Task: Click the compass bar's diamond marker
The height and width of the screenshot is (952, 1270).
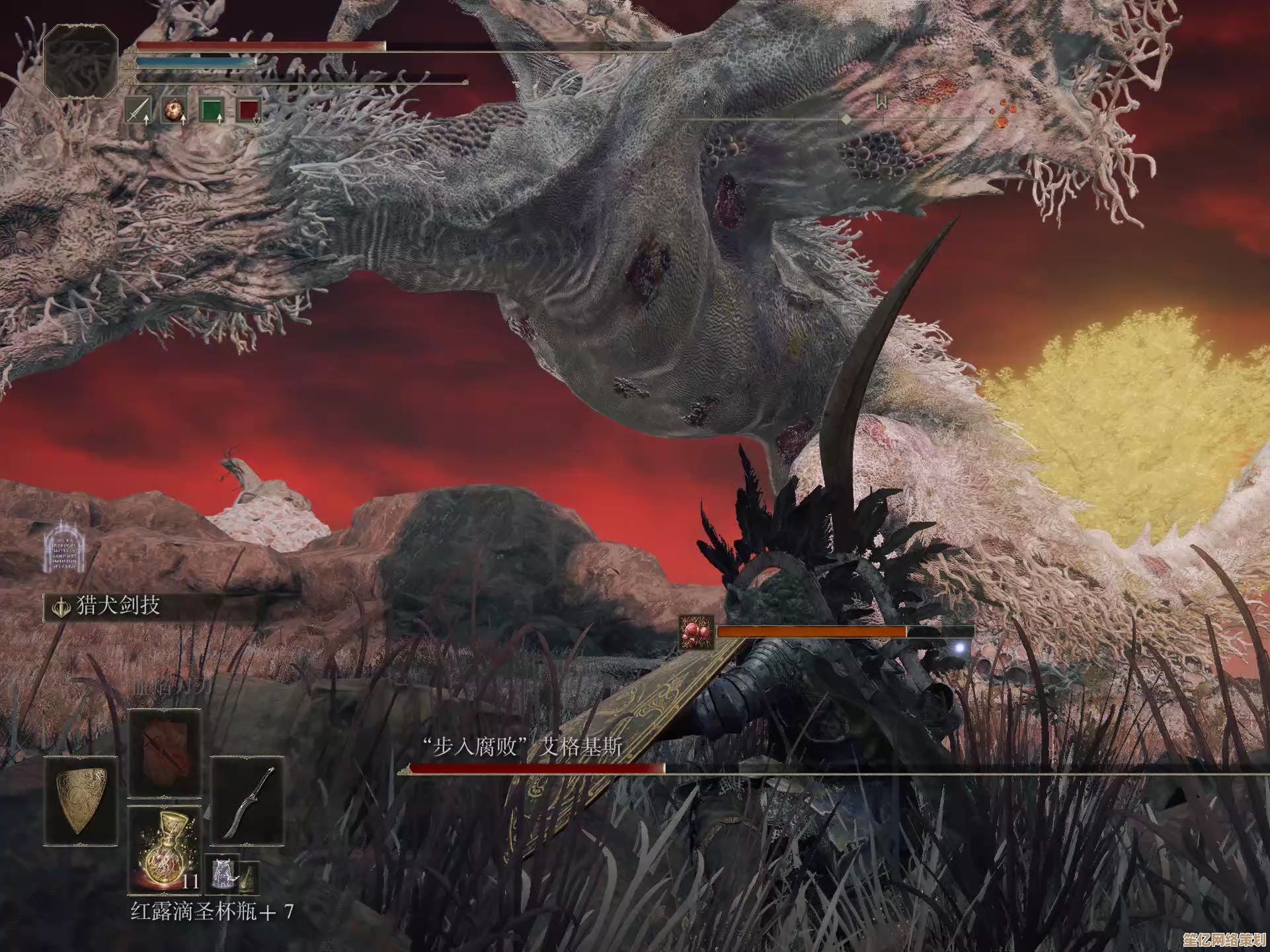Action: [845, 120]
